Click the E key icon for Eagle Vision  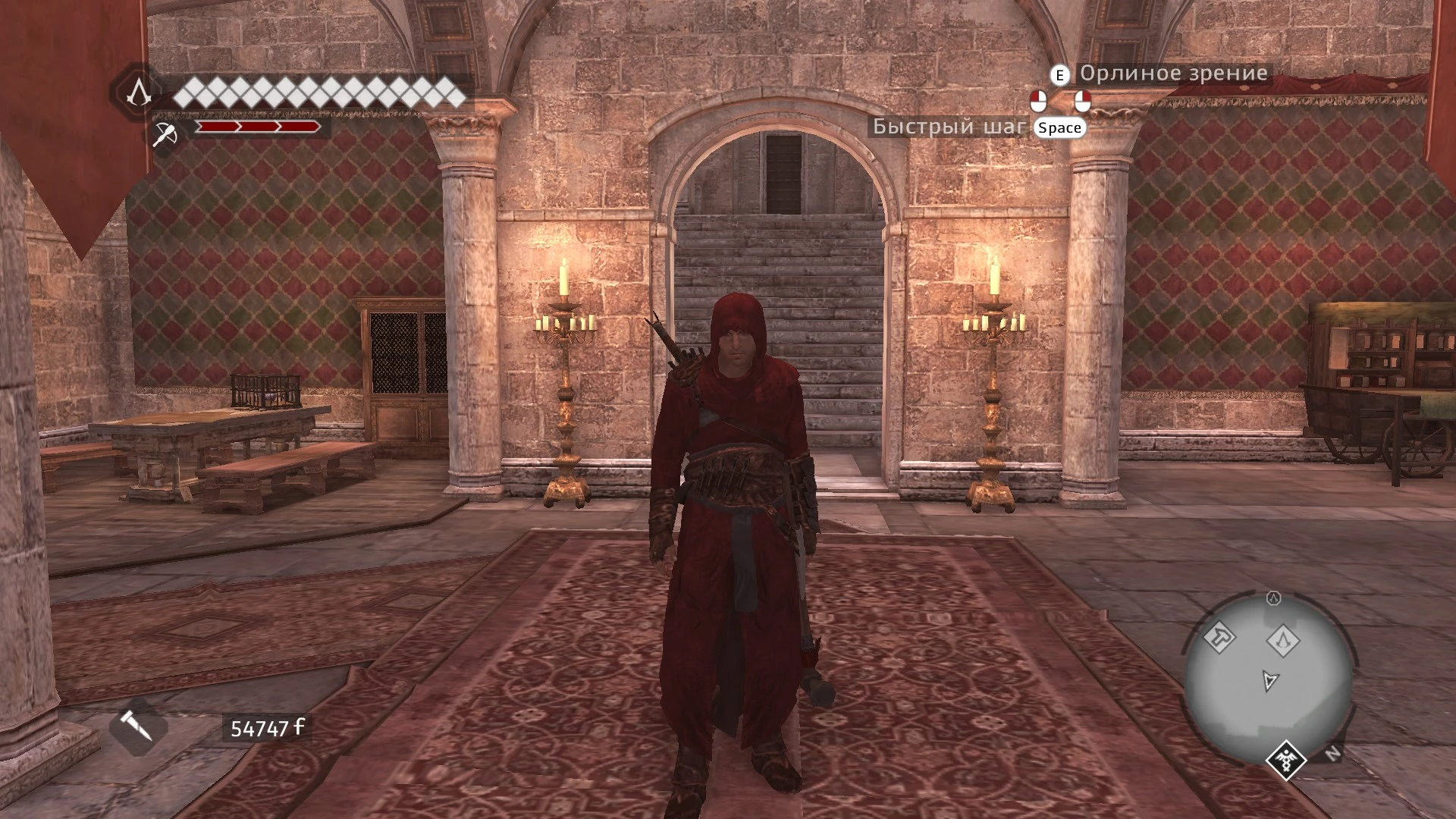[1059, 75]
